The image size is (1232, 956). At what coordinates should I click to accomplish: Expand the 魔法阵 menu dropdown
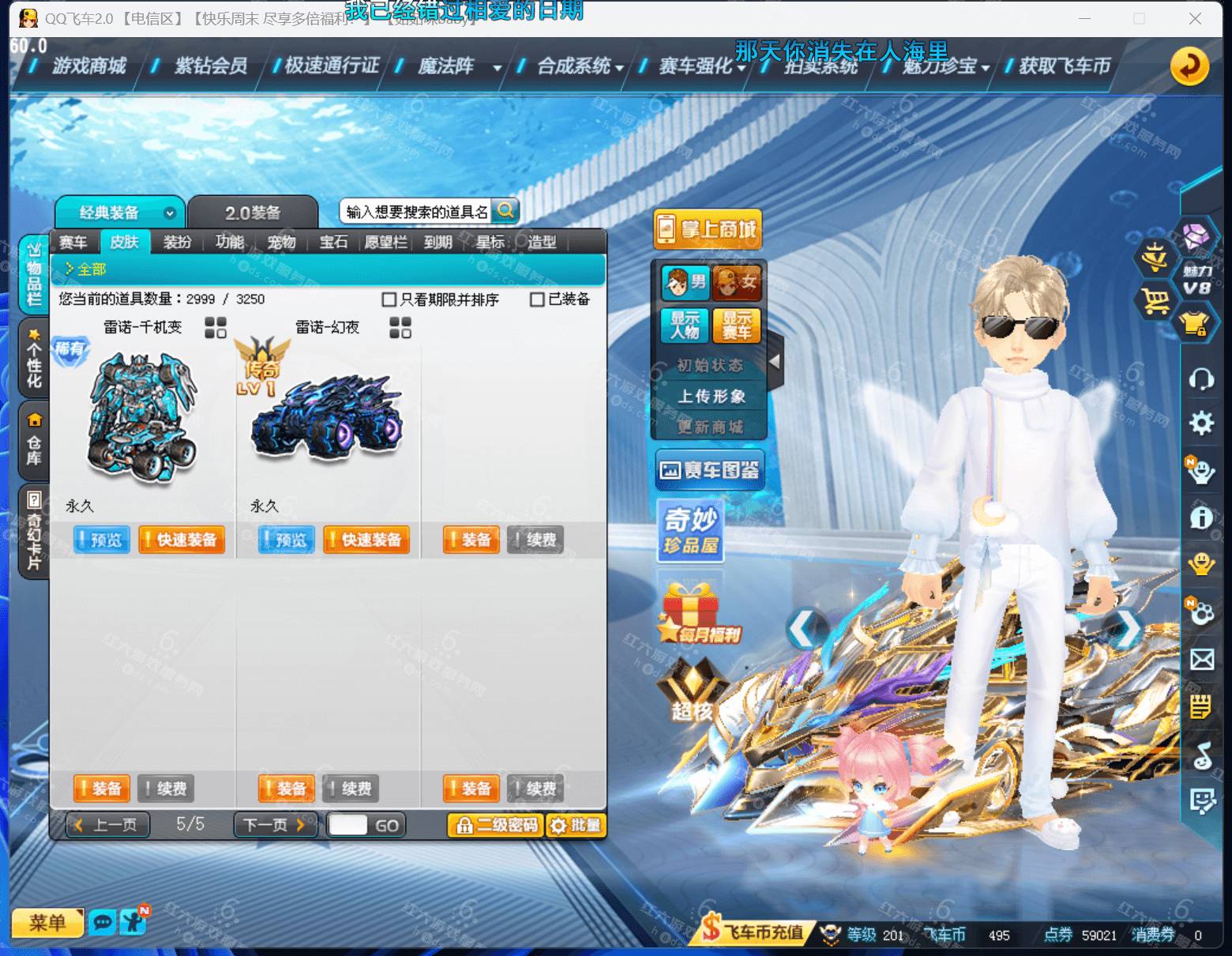point(497,69)
